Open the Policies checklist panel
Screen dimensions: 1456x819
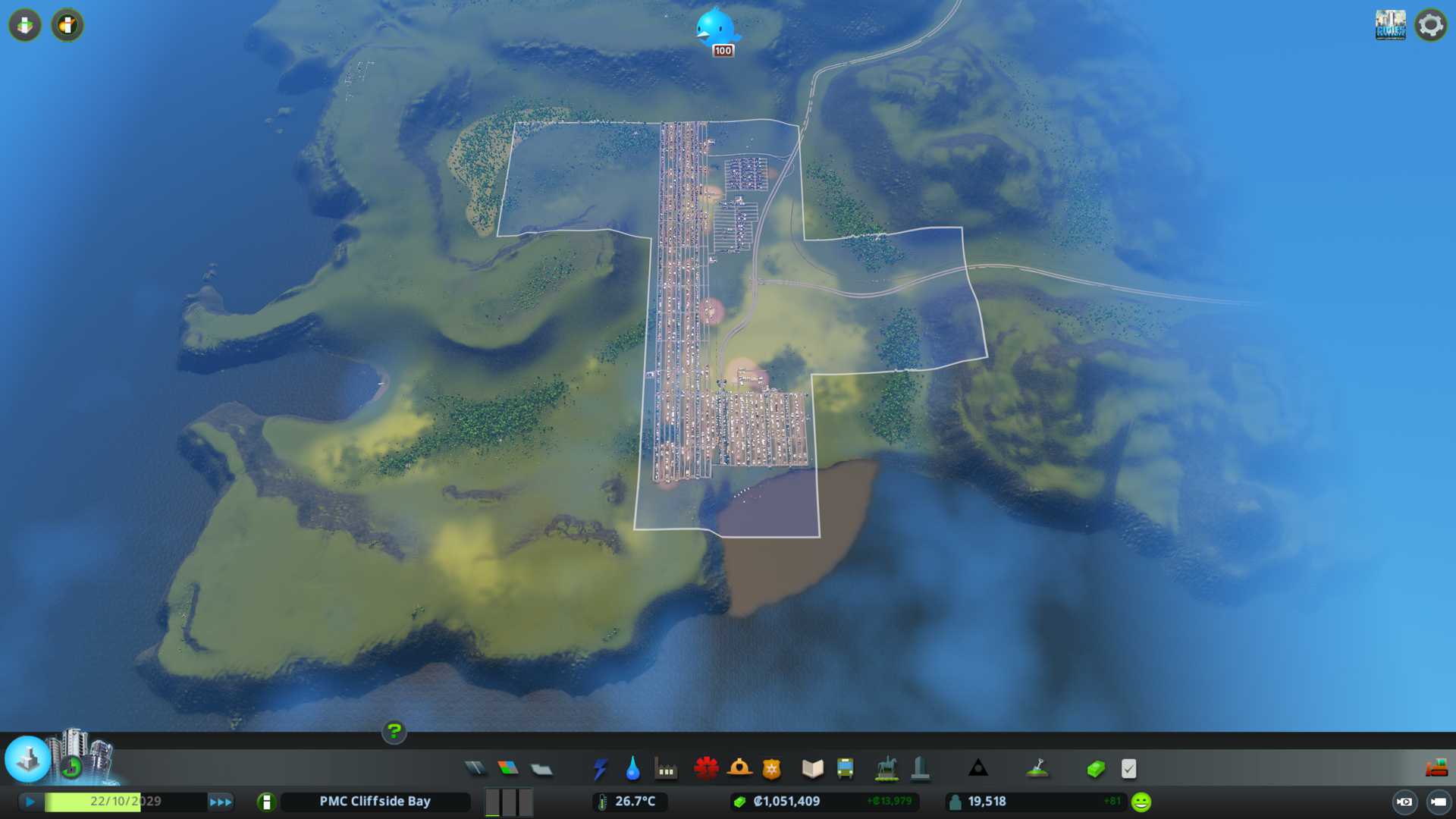click(1128, 769)
